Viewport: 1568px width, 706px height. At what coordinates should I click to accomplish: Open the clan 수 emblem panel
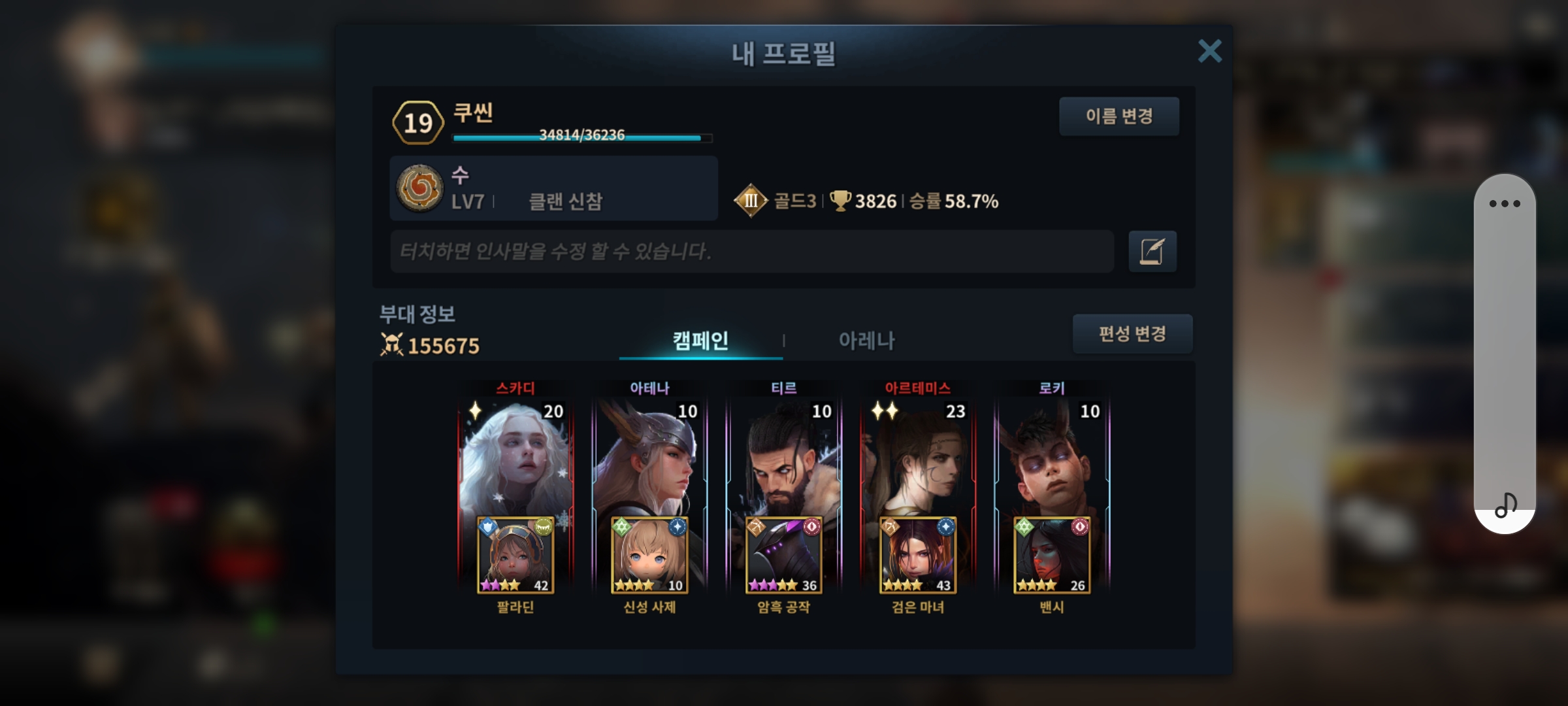point(420,188)
